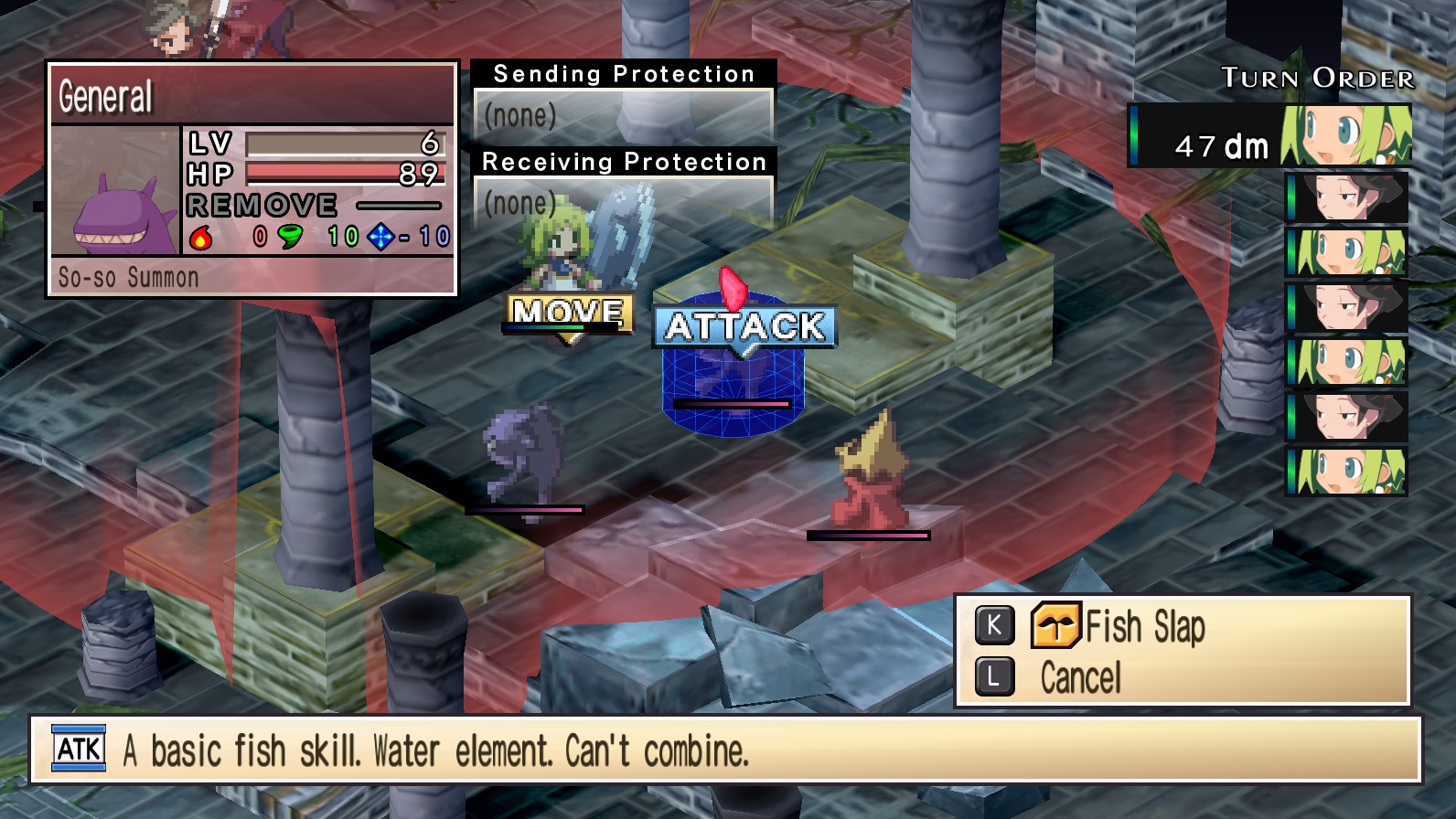Screen dimensions: 1456x819
Task: Click the blue diamond element icon
Action: (x=380, y=236)
